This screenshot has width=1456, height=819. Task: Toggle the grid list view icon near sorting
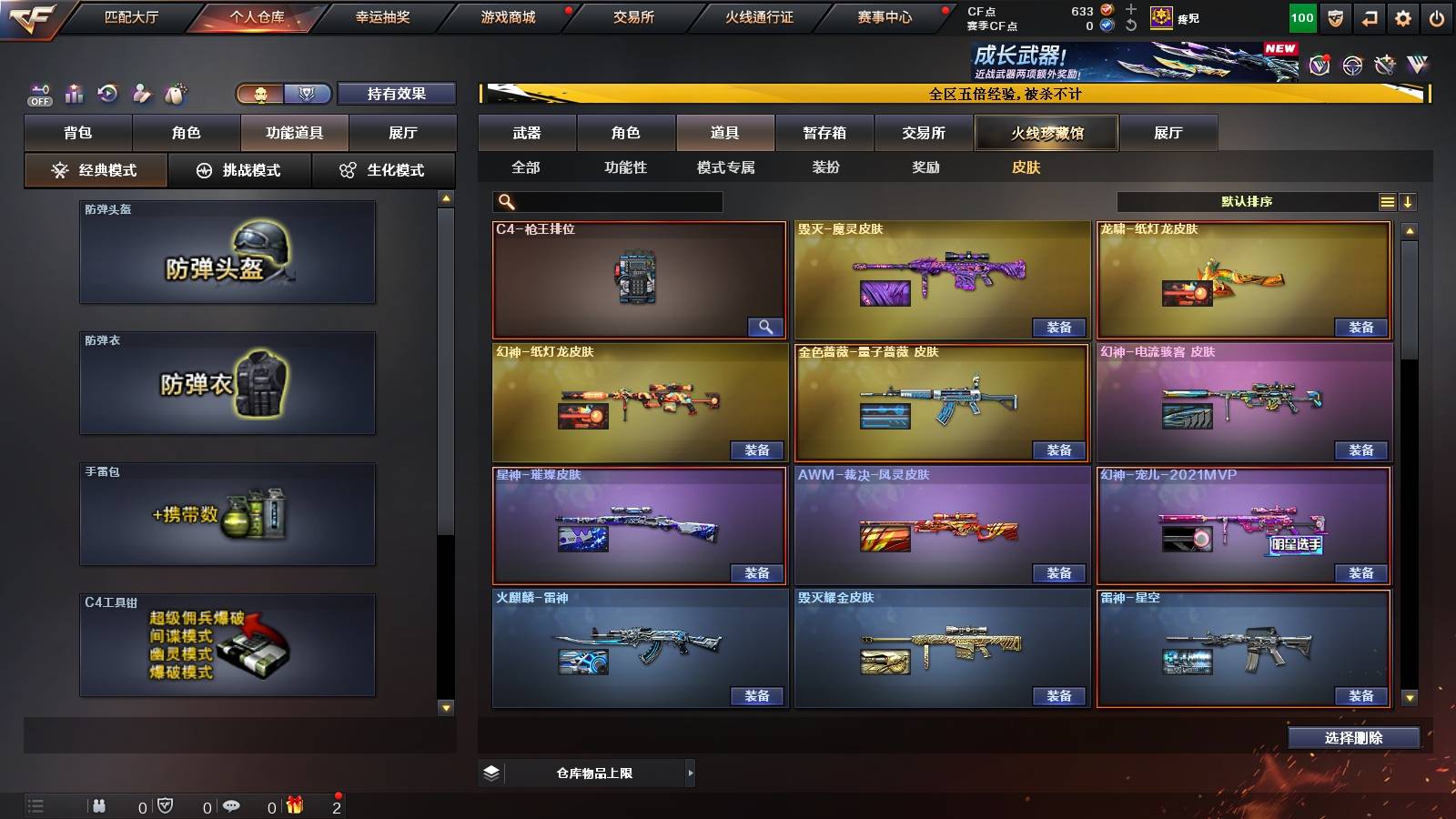pos(1387,201)
